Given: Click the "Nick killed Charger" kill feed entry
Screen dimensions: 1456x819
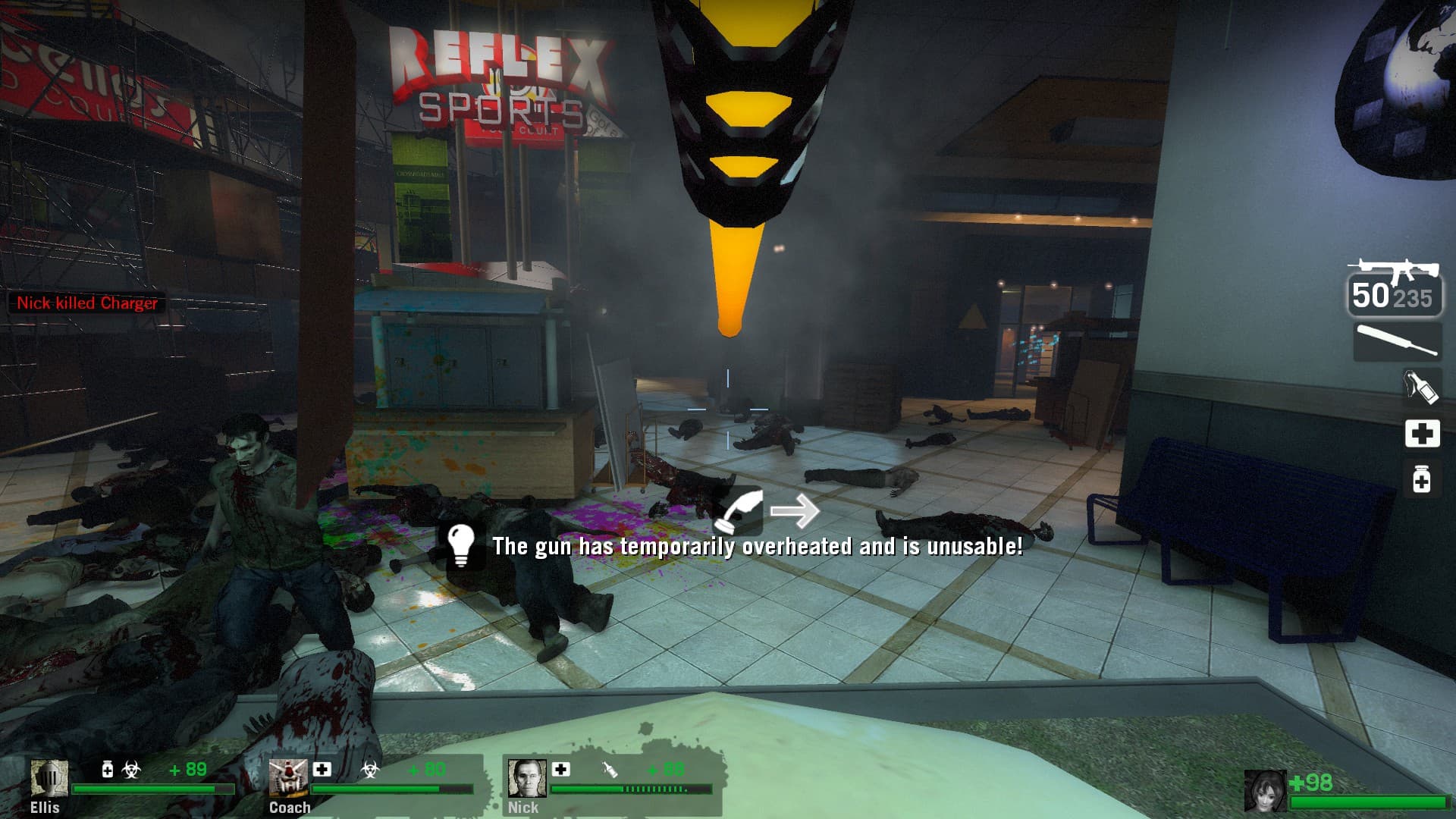Looking at the screenshot, I should click(x=87, y=303).
